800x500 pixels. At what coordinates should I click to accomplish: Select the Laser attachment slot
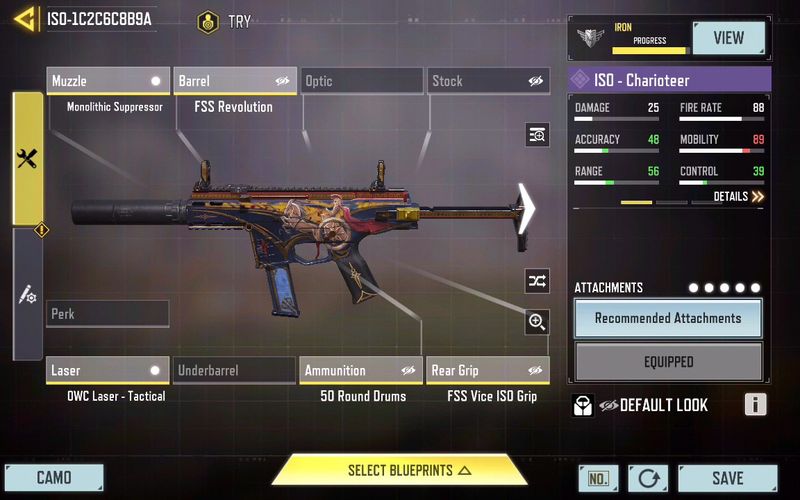click(108, 371)
